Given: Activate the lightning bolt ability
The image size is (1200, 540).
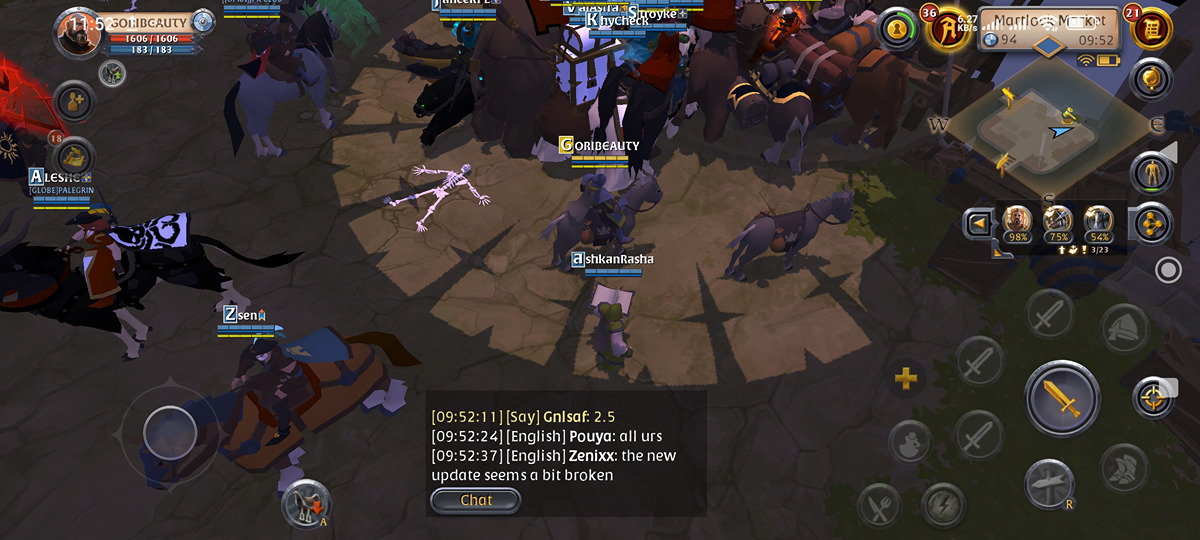Looking at the screenshot, I should coord(942,505).
